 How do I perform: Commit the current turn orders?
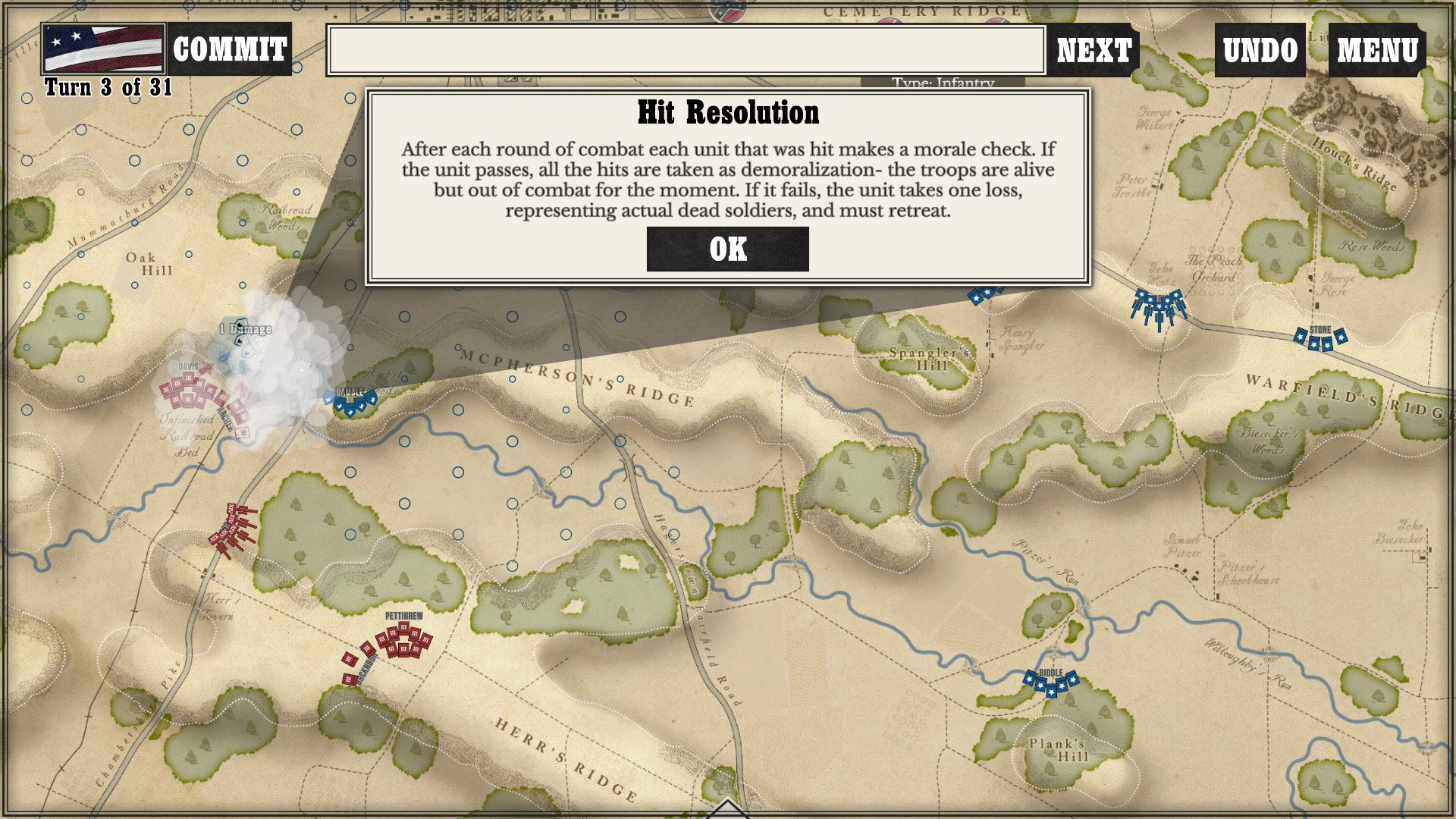click(x=229, y=49)
